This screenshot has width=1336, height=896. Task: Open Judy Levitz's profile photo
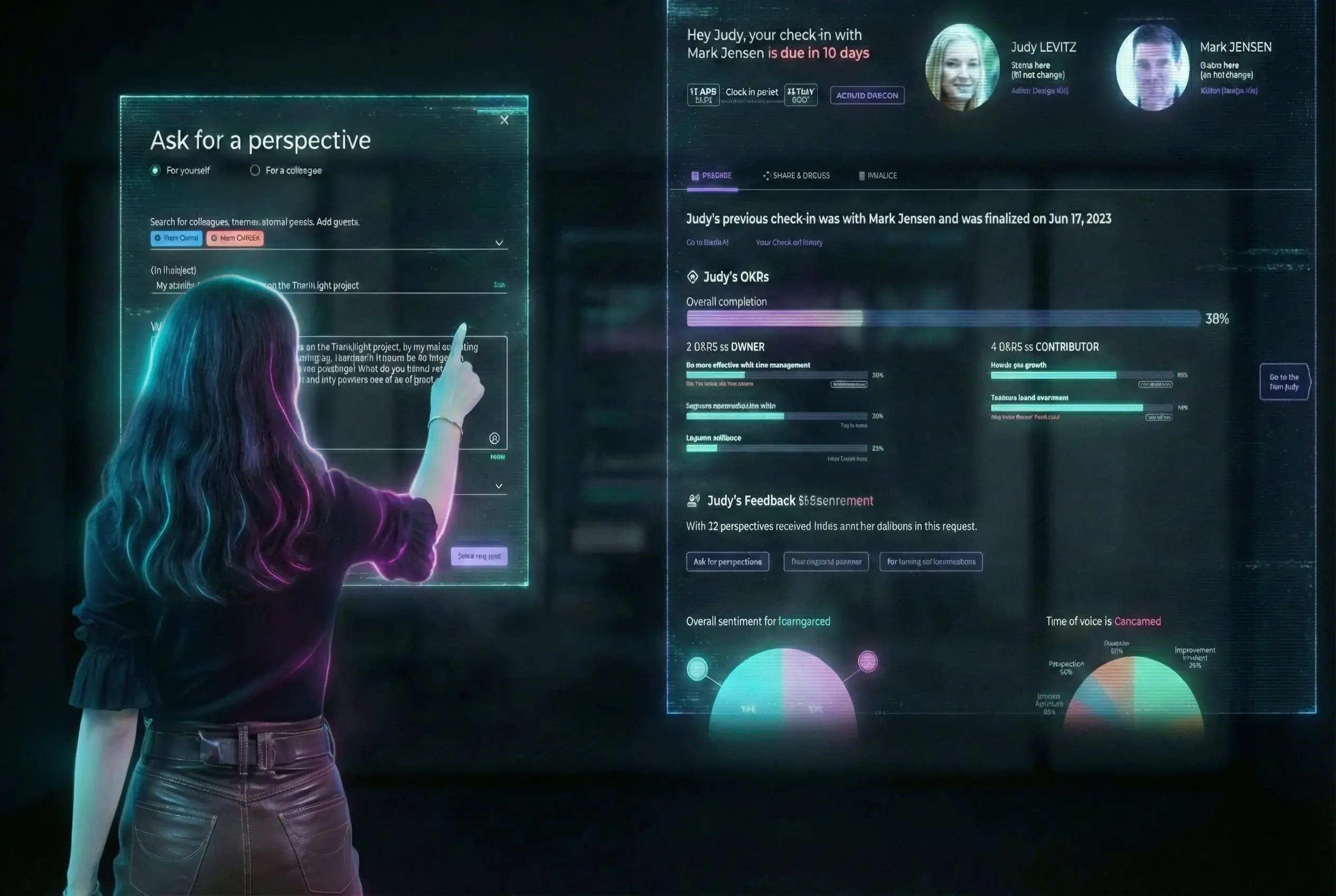(962, 67)
